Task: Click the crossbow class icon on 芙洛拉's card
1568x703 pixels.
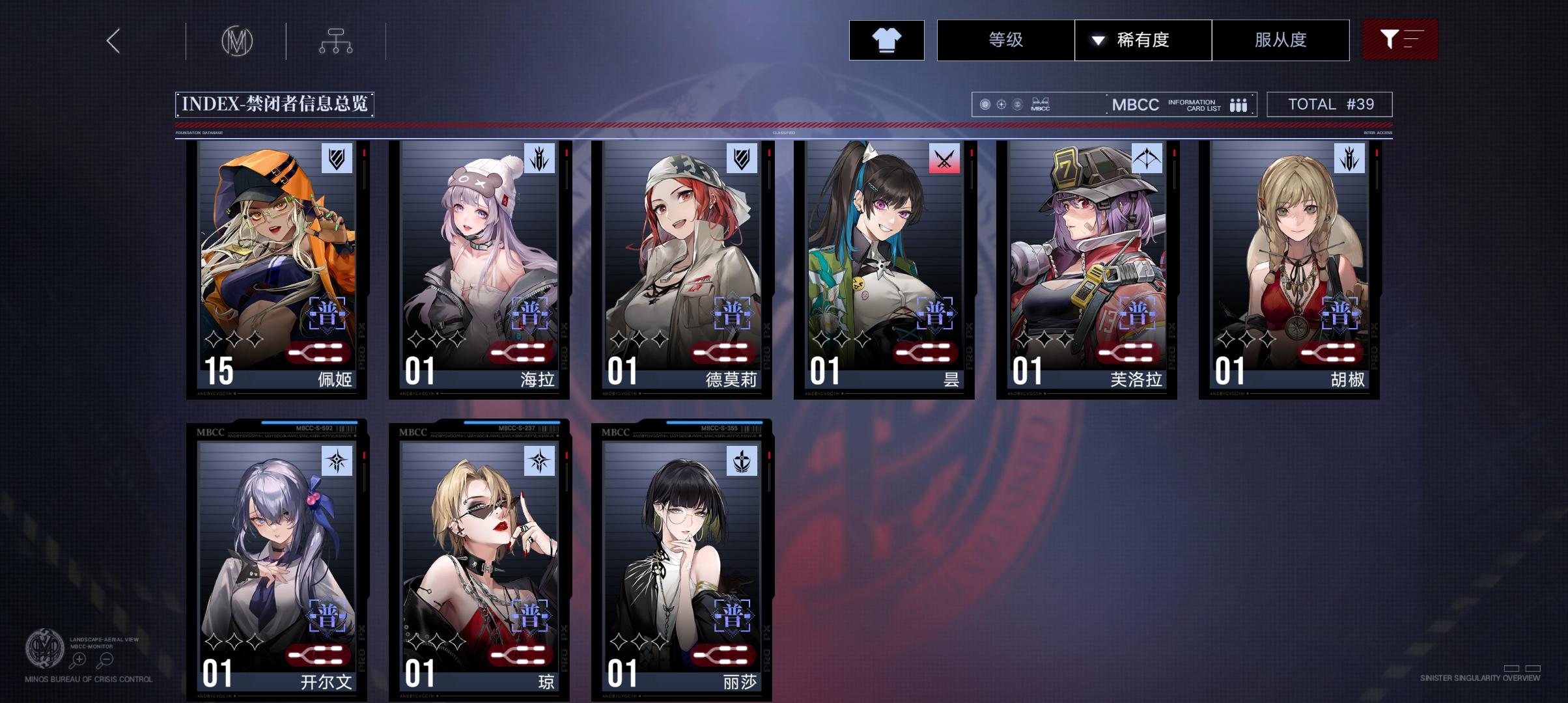Action: point(1147,159)
